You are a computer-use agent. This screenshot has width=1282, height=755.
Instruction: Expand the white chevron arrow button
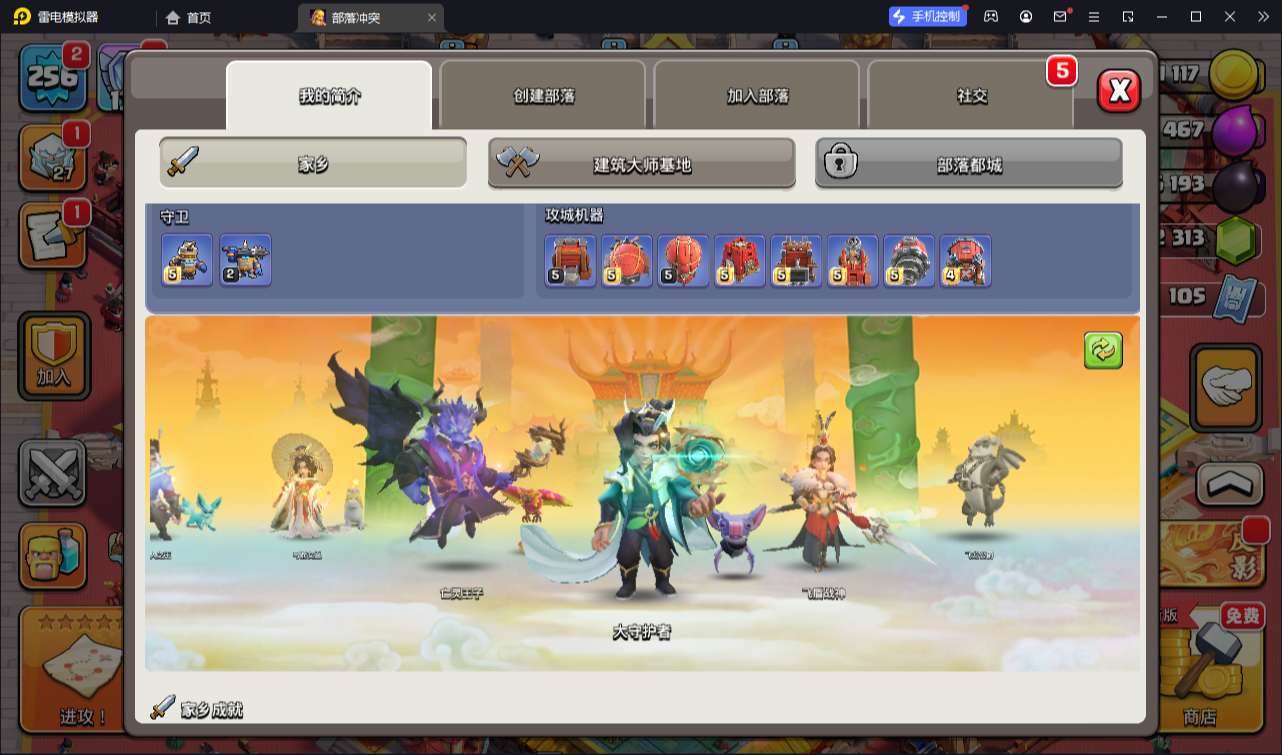1226,484
